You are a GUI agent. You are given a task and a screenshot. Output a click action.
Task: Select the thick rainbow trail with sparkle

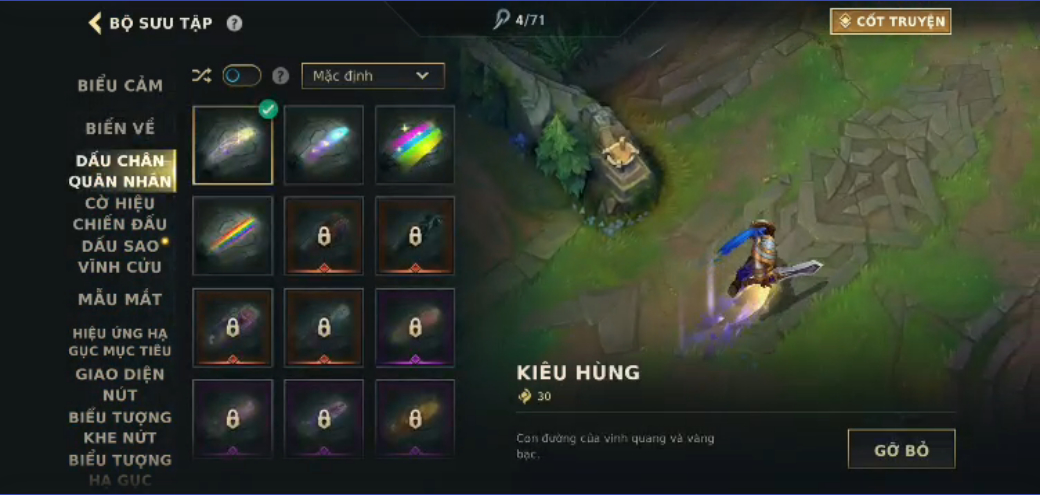point(415,145)
